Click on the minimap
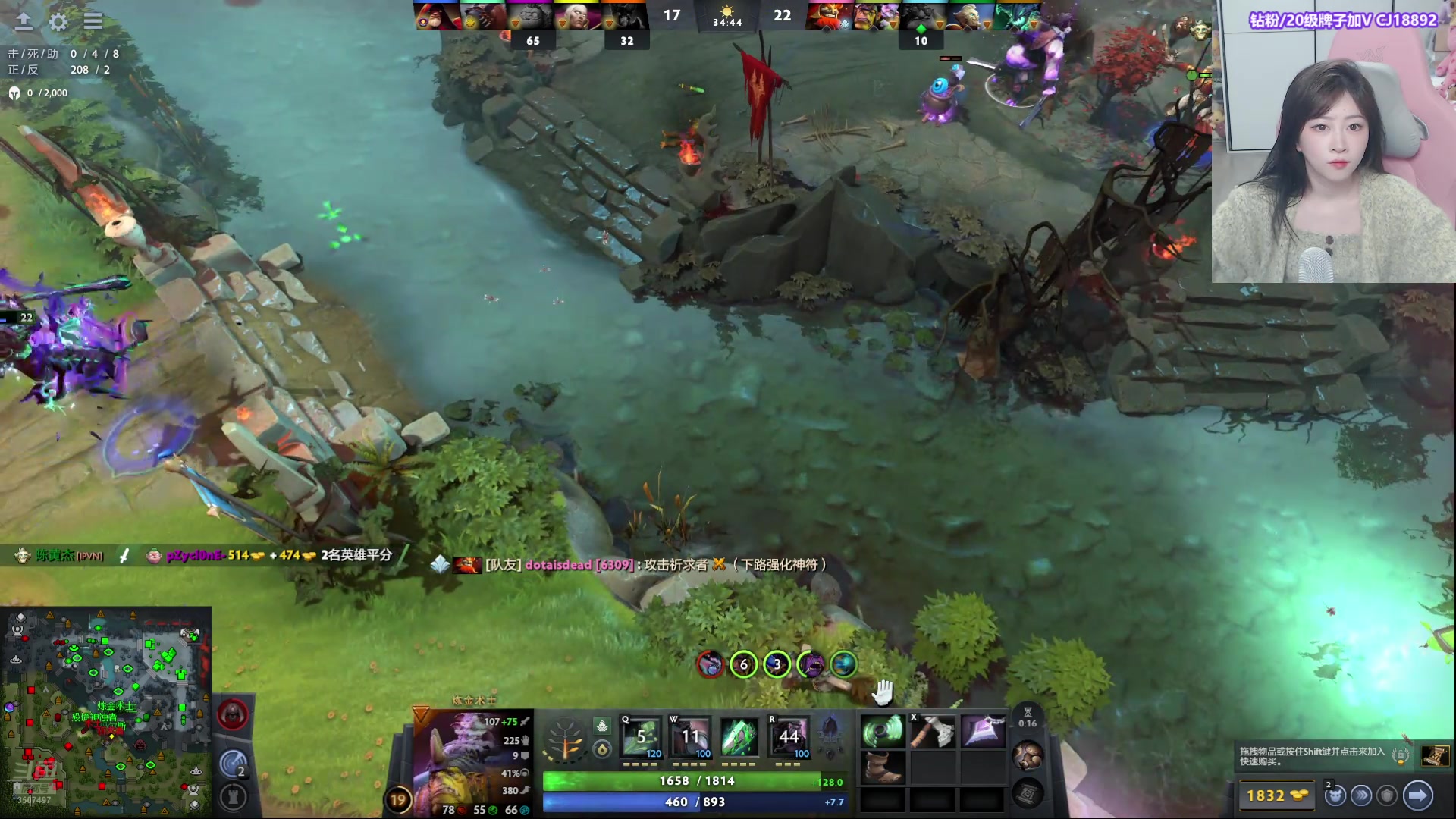This screenshot has height=819, width=1456. pos(106,709)
